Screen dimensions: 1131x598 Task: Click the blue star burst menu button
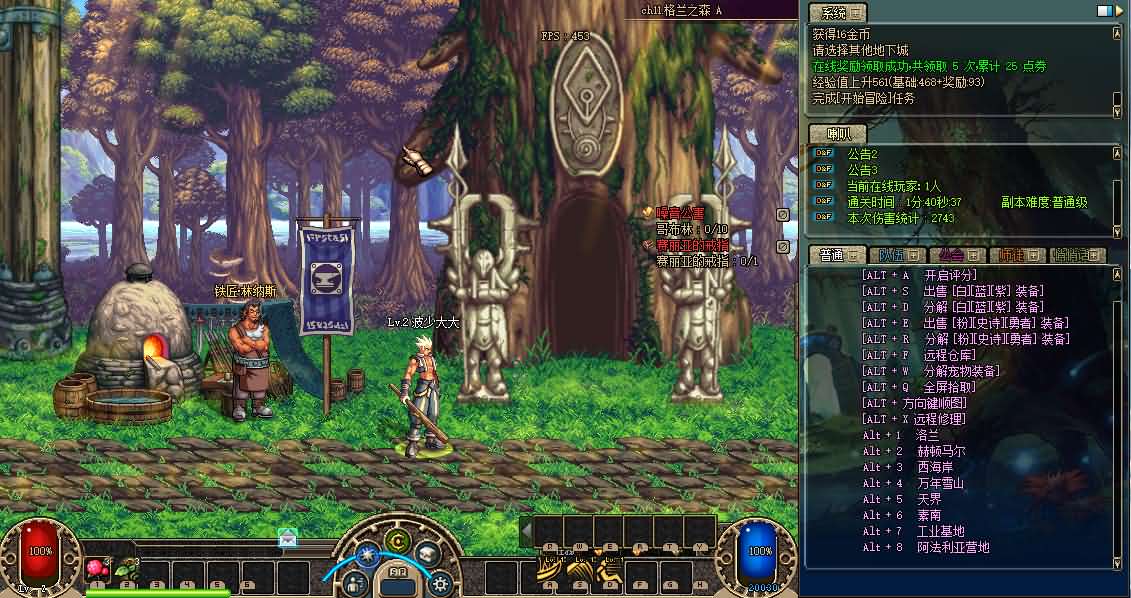click(x=367, y=553)
